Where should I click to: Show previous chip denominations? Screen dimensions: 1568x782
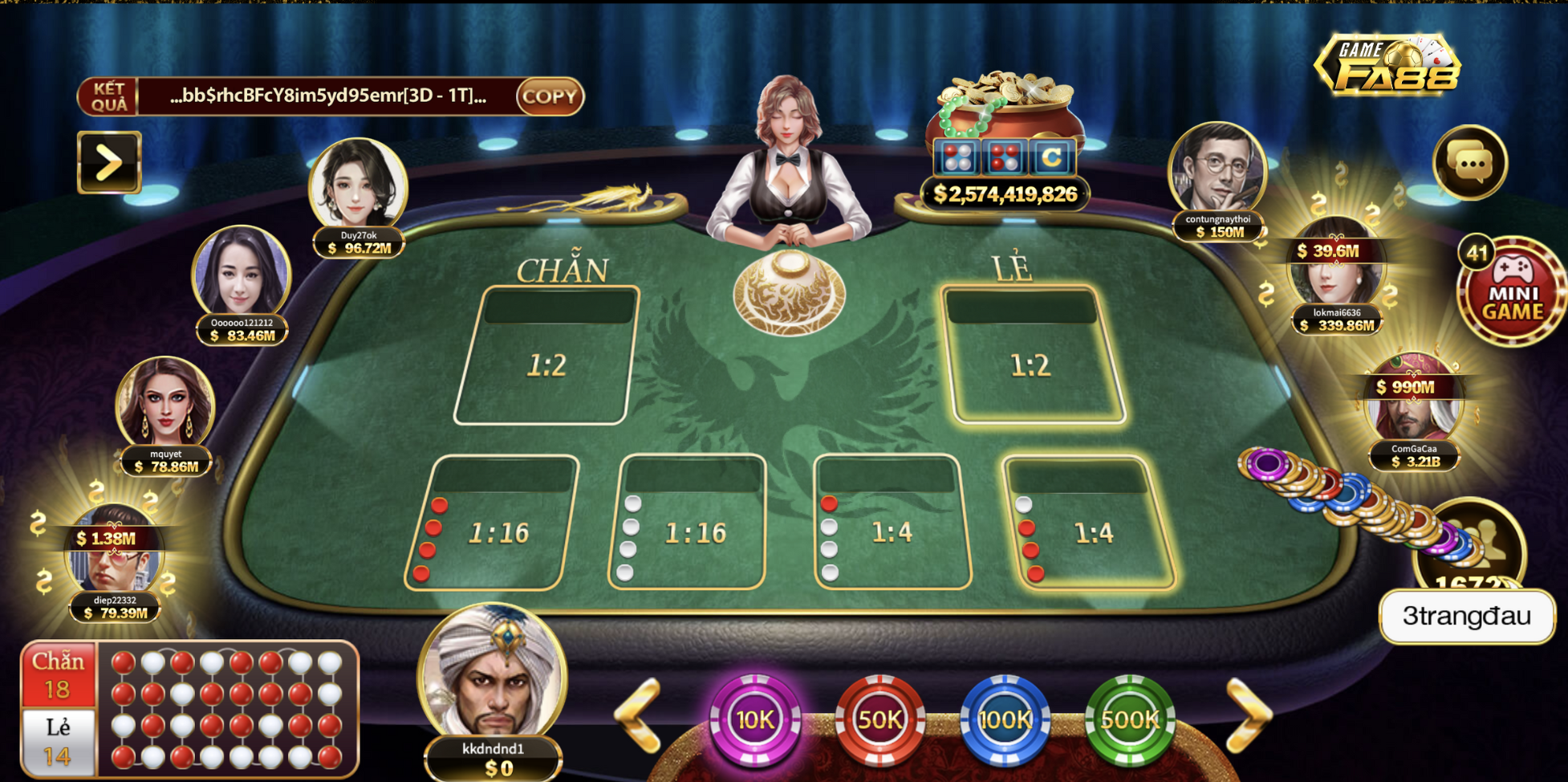tap(640, 715)
